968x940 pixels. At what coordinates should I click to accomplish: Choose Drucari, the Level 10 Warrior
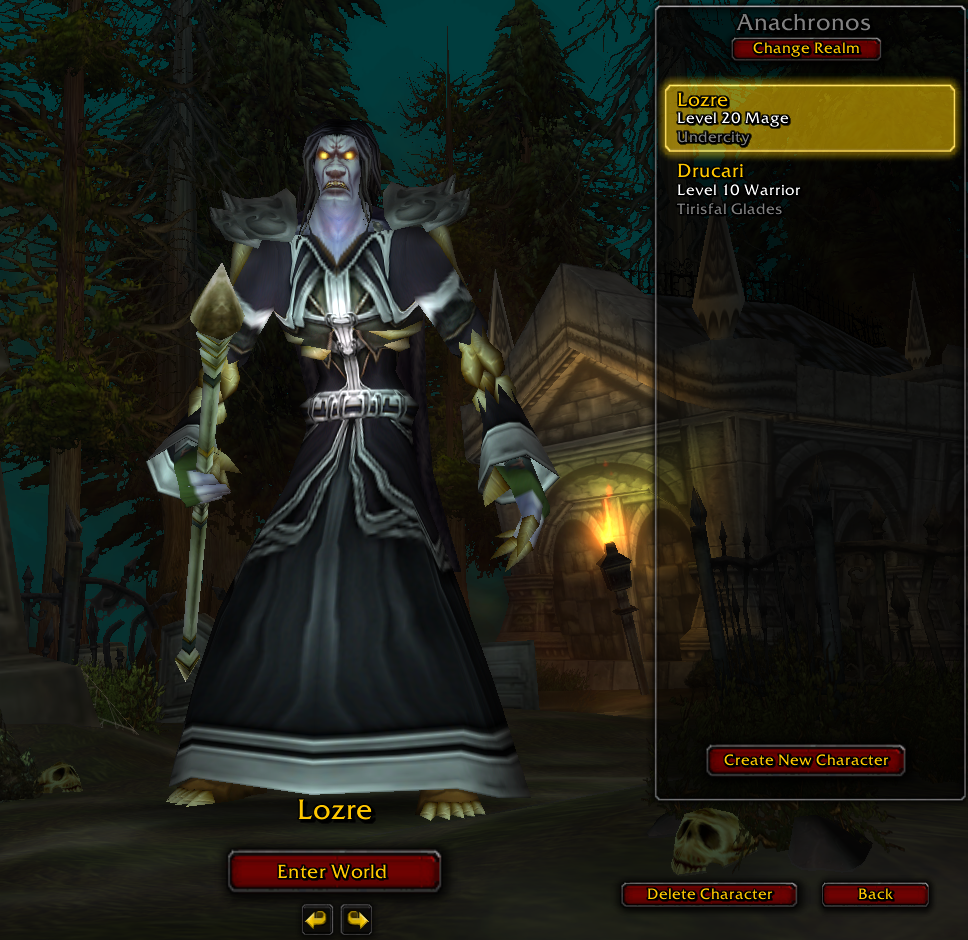click(x=809, y=189)
